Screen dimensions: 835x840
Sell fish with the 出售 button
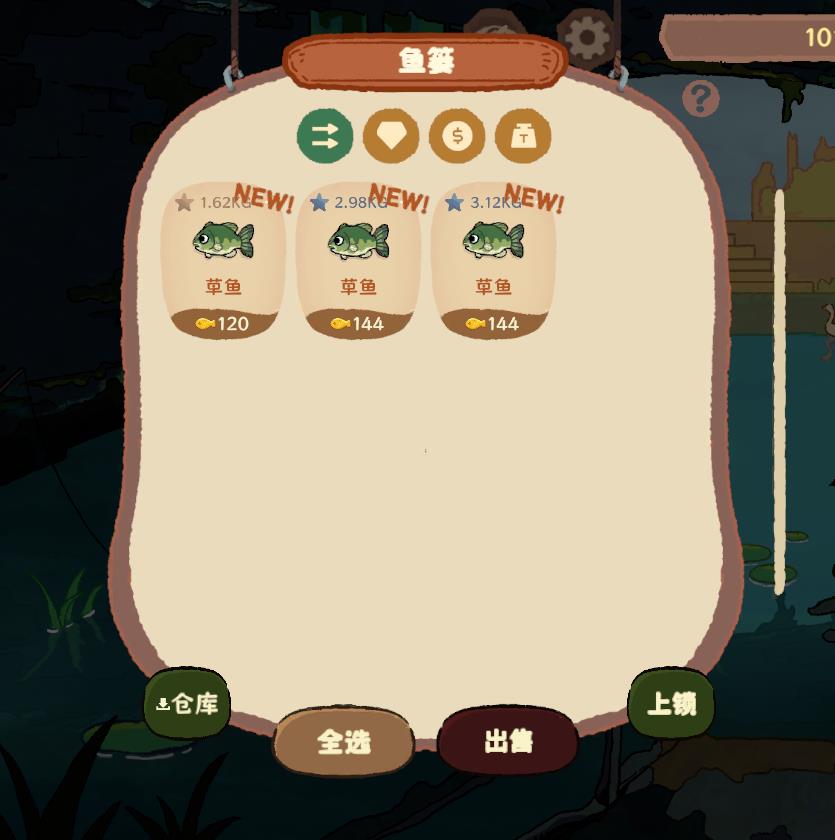[x=508, y=741]
